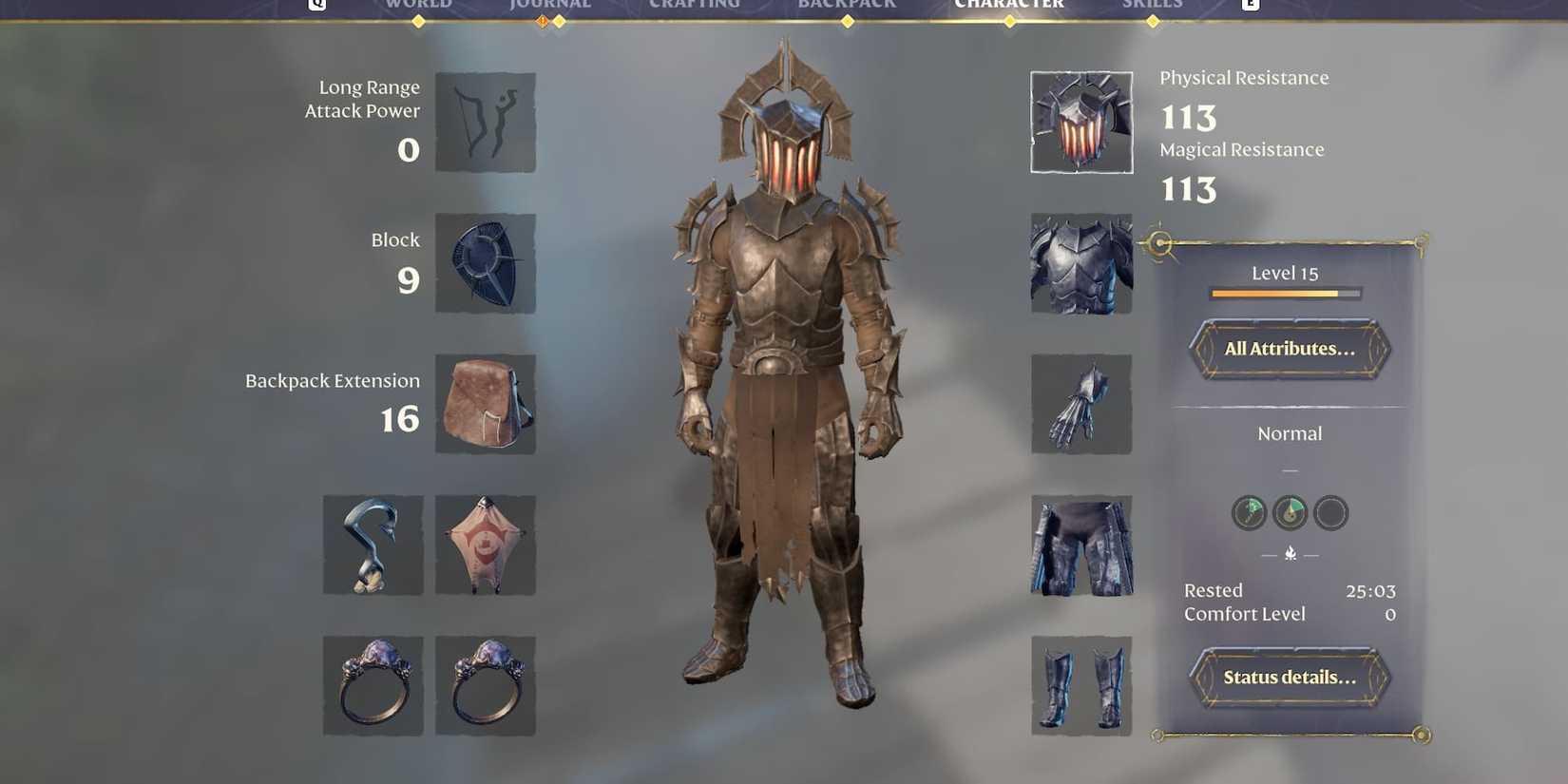Inspect the equipped glider

pyautogui.click(x=485, y=544)
